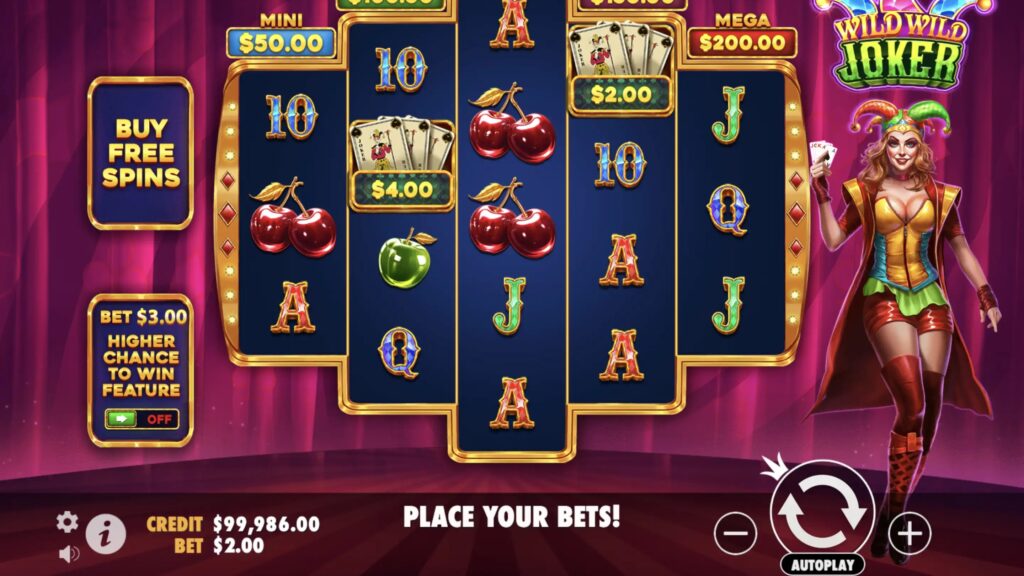Open the Buy Free Spins offer

click(140, 154)
